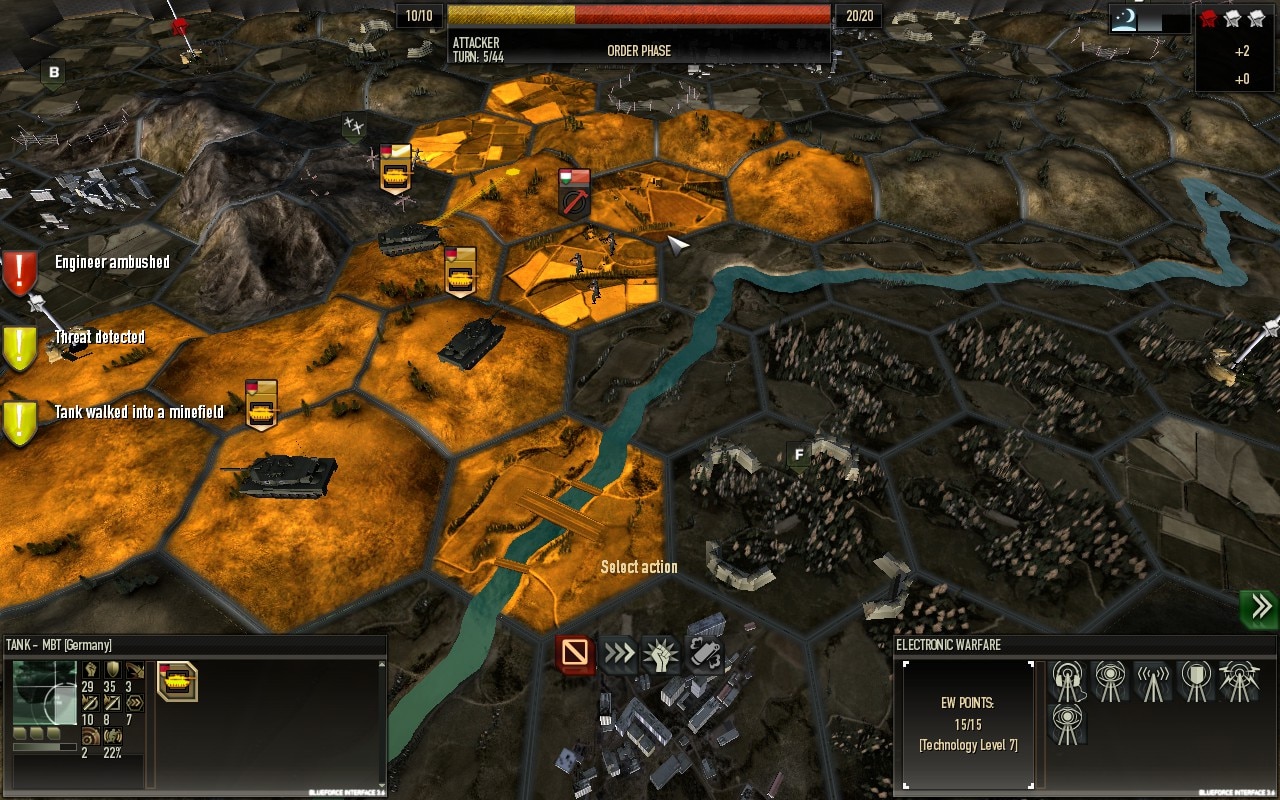Activate the shield tower electronic warfare ability

pos(1196,682)
